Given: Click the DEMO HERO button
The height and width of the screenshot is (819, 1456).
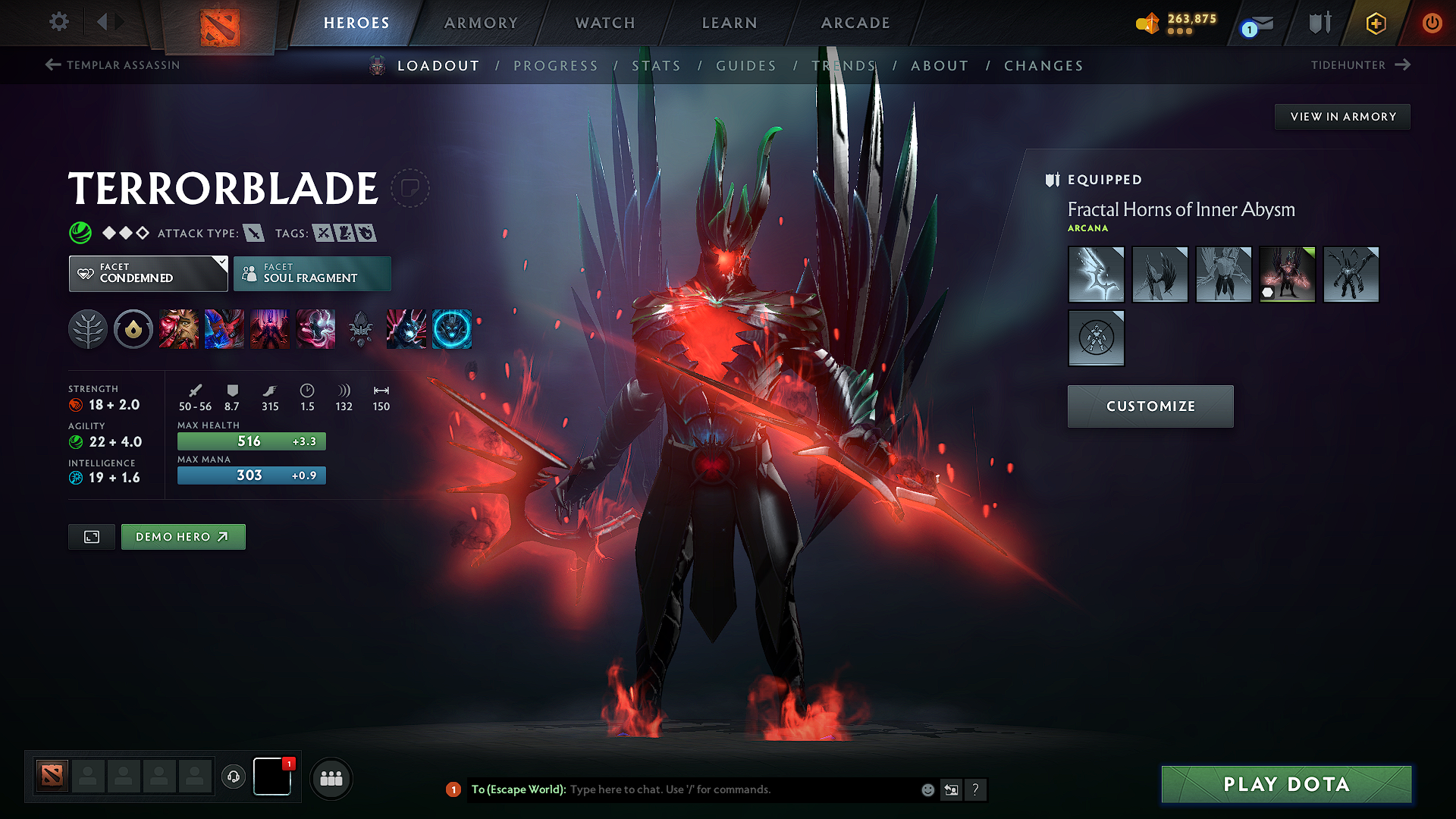Looking at the screenshot, I should (183, 536).
